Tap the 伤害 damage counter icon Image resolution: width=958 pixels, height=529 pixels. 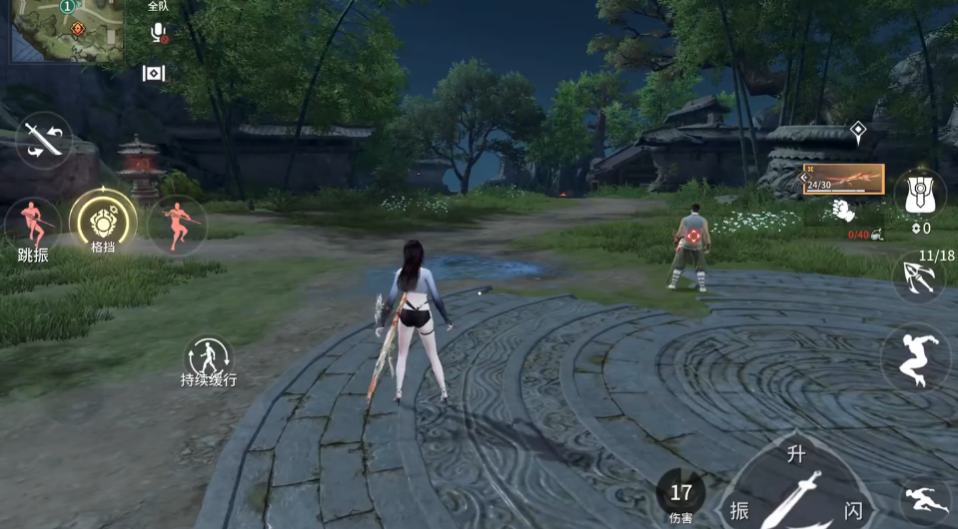681,496
